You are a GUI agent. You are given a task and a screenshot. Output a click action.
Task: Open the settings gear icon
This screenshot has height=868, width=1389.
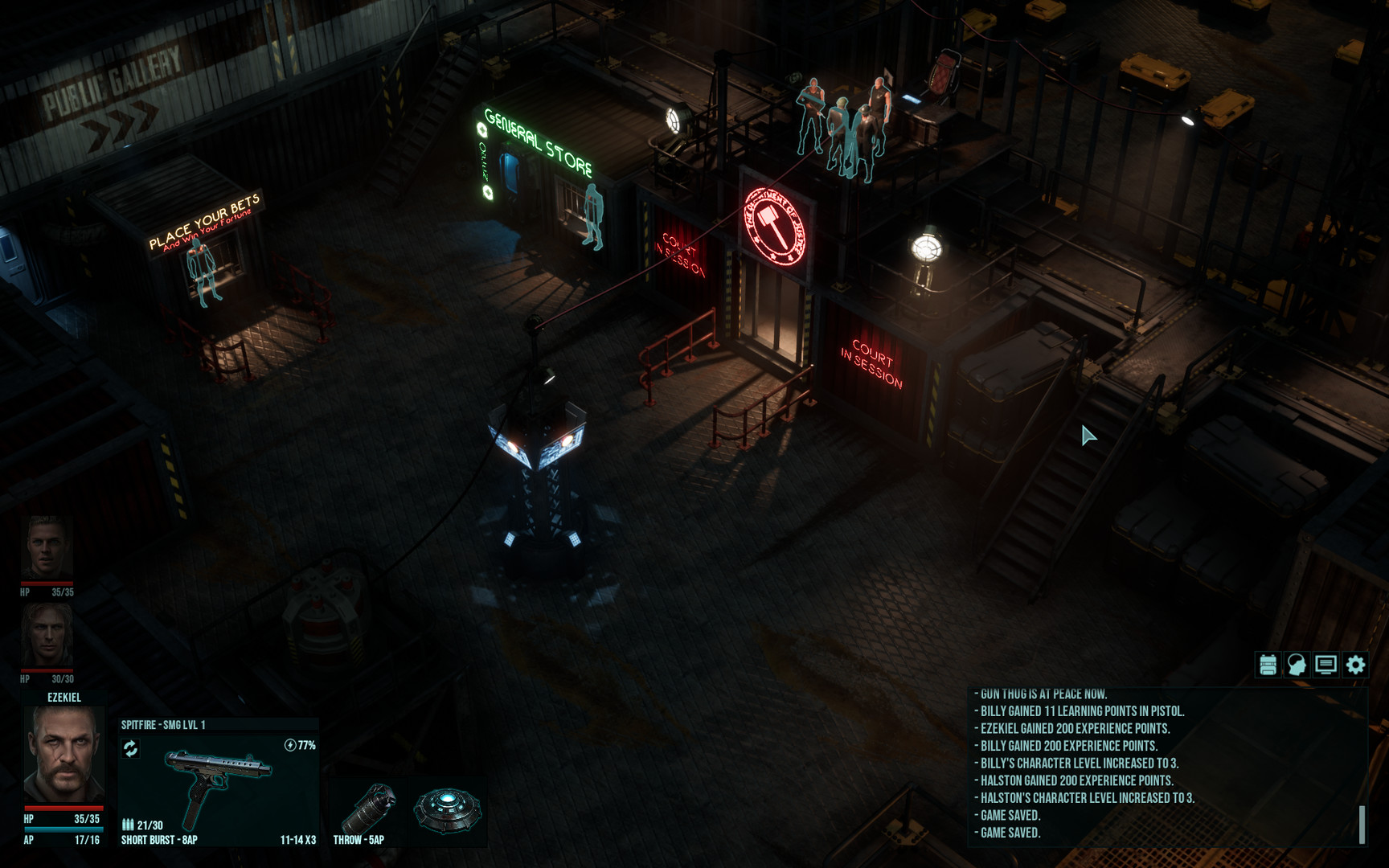tap(1355, 664)
